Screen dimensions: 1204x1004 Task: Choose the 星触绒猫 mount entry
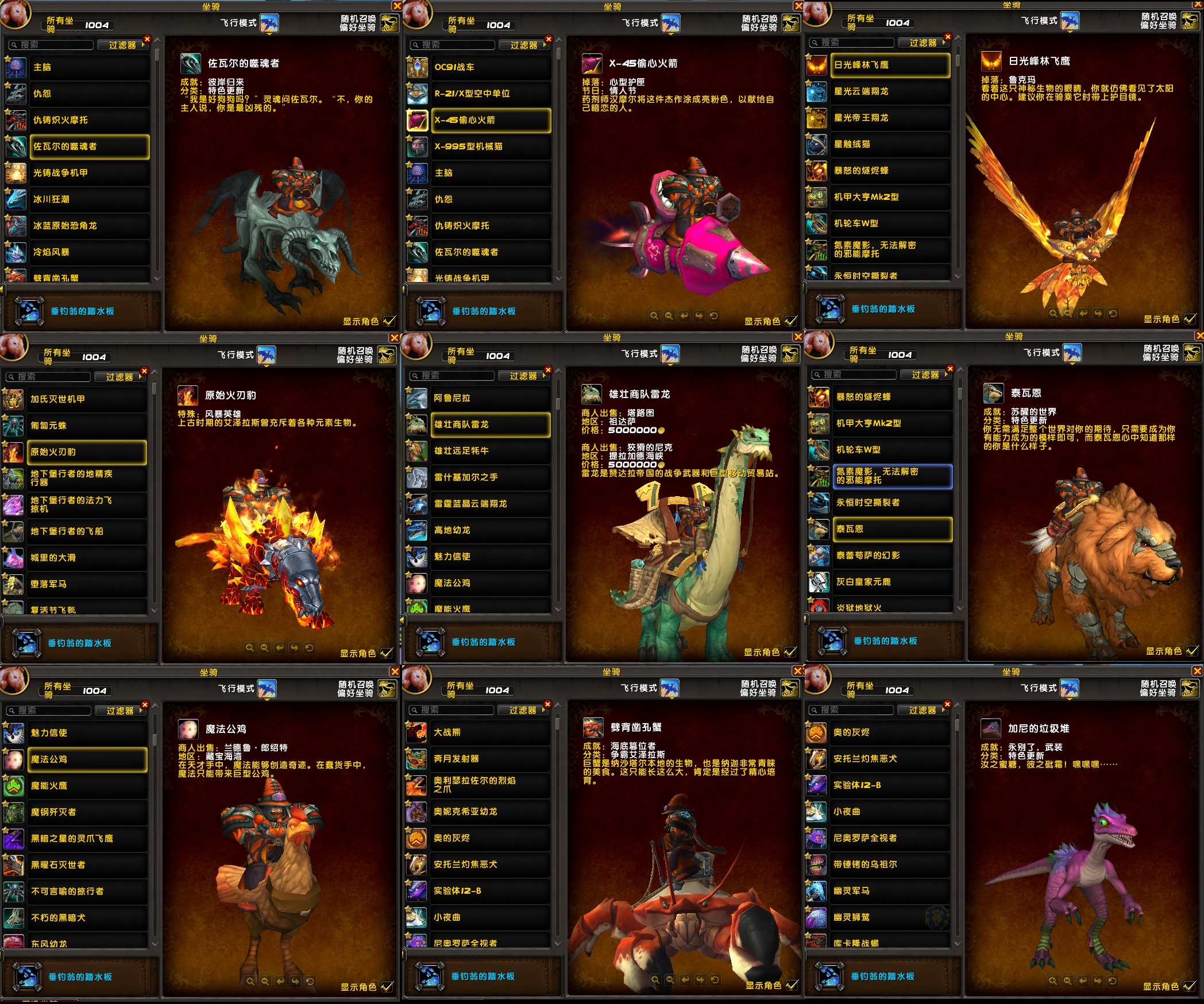click(889, 144)
